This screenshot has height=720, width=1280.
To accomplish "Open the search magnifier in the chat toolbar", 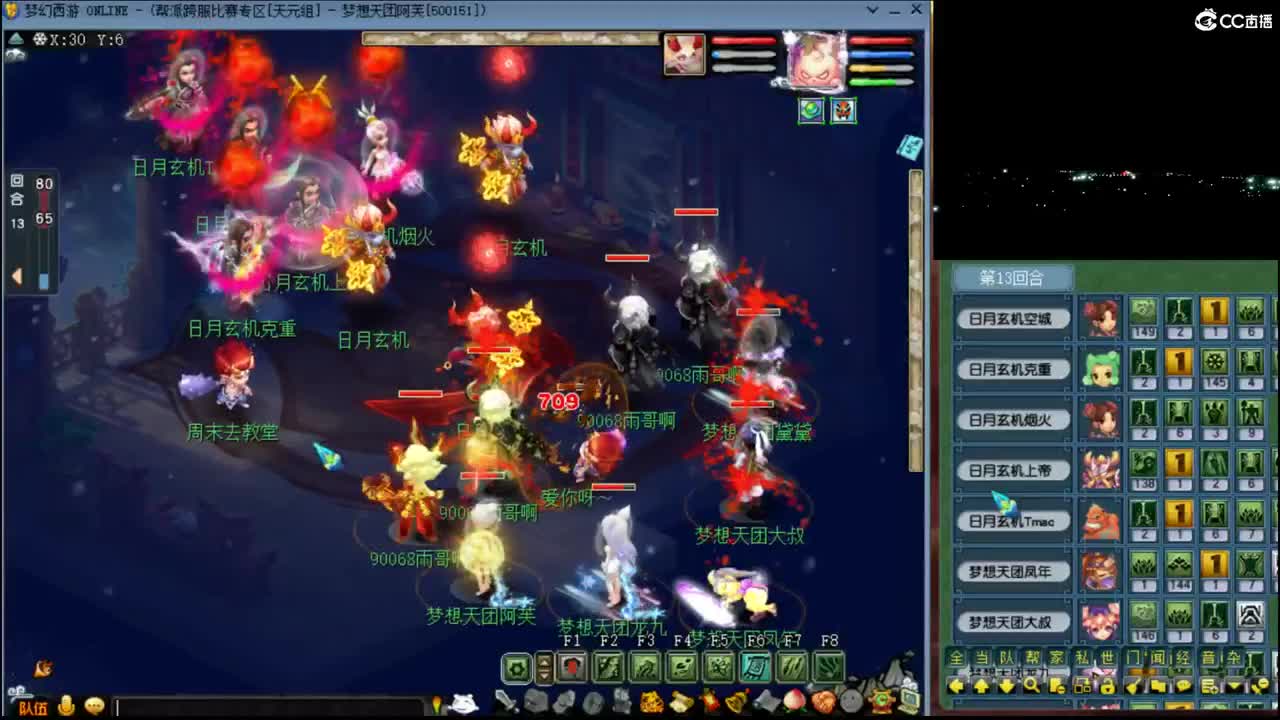I will 1031,686.
